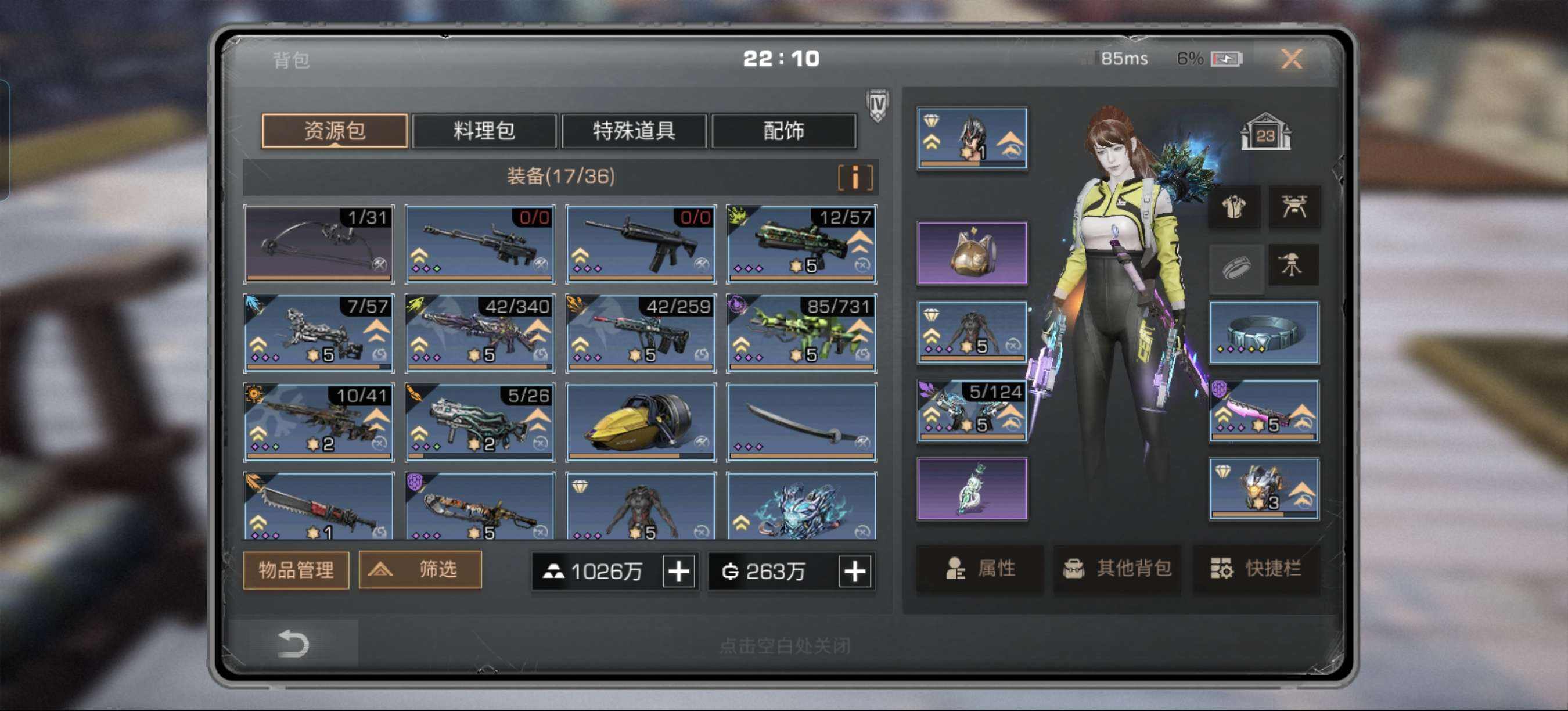
Task: Open the 属性 attributes panel
Action: click(x=980, y=569)
